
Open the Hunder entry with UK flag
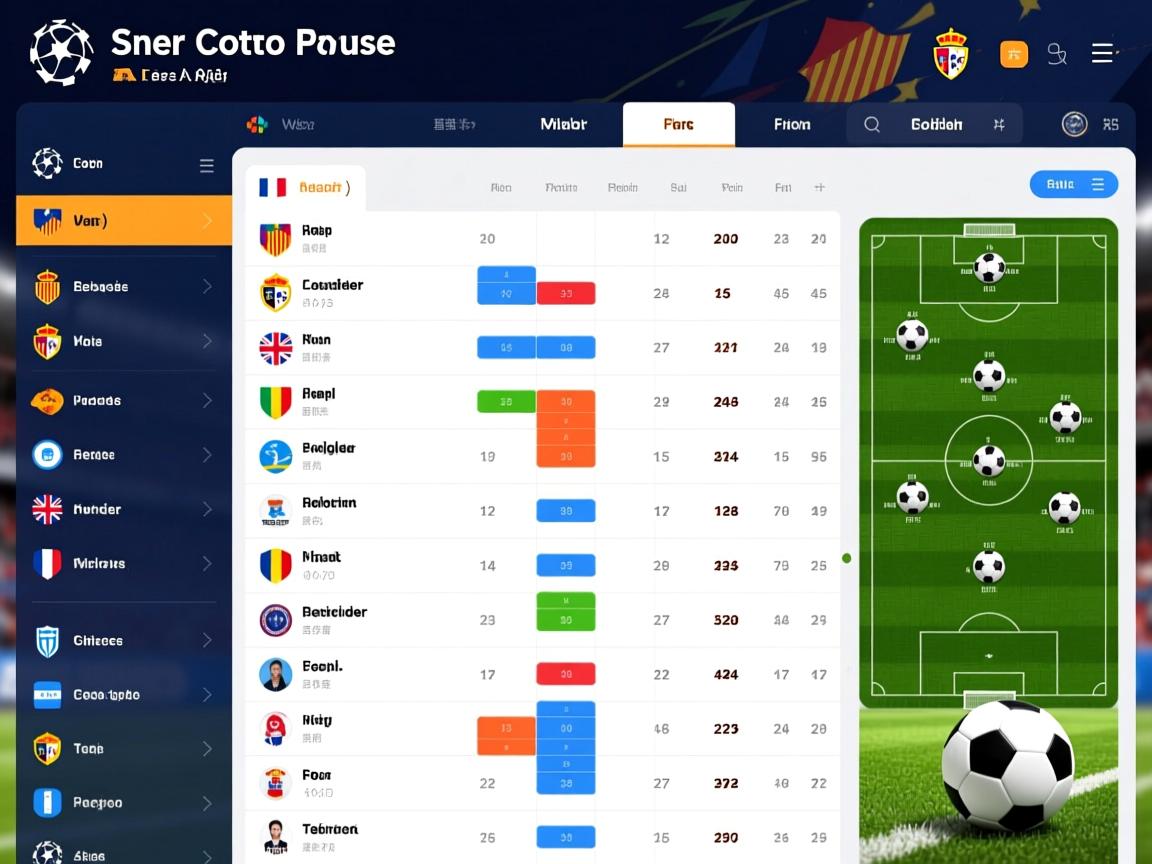(x=124, y=510)
